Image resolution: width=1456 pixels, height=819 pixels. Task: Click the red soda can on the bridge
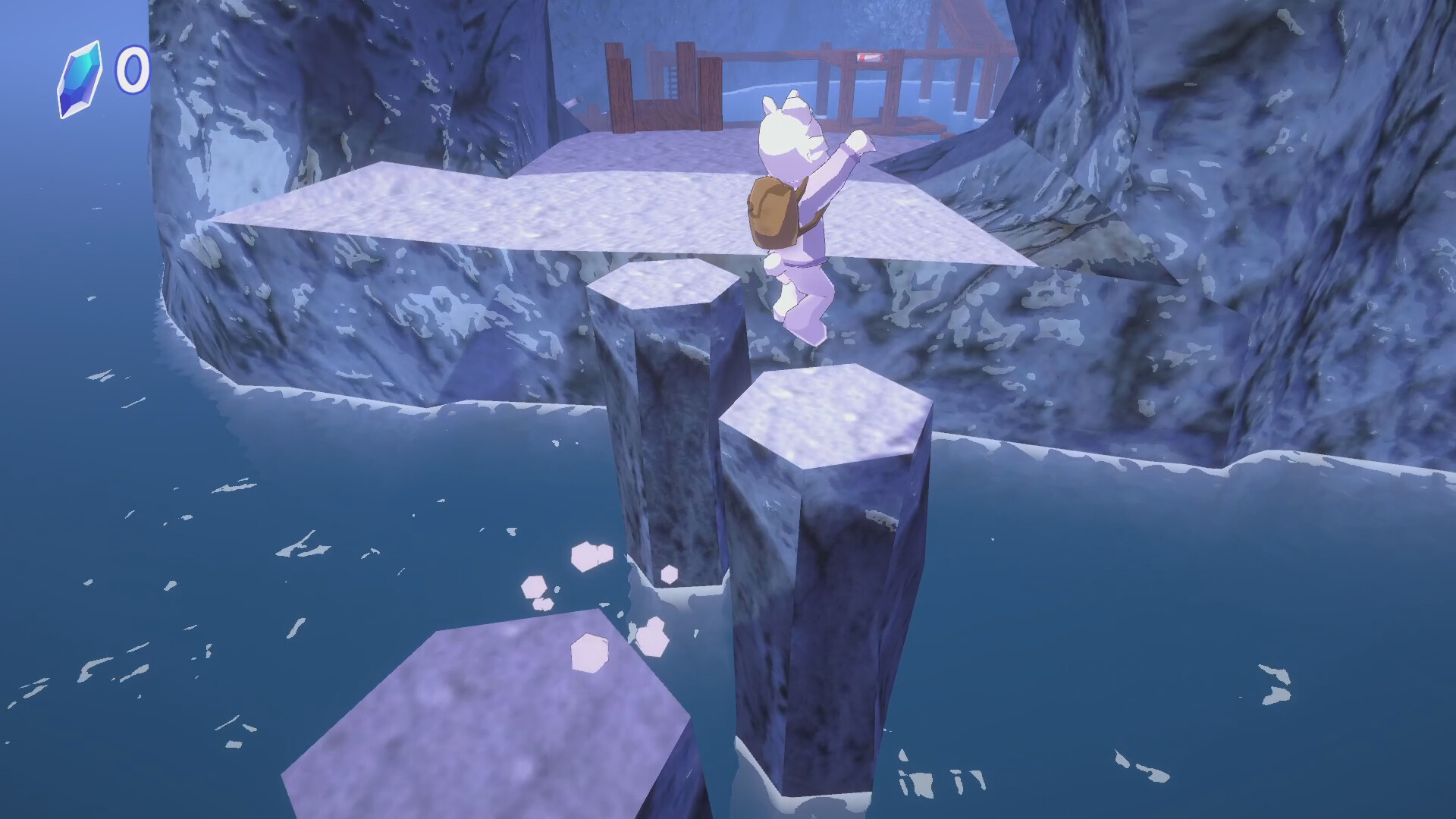click(869, 55)
